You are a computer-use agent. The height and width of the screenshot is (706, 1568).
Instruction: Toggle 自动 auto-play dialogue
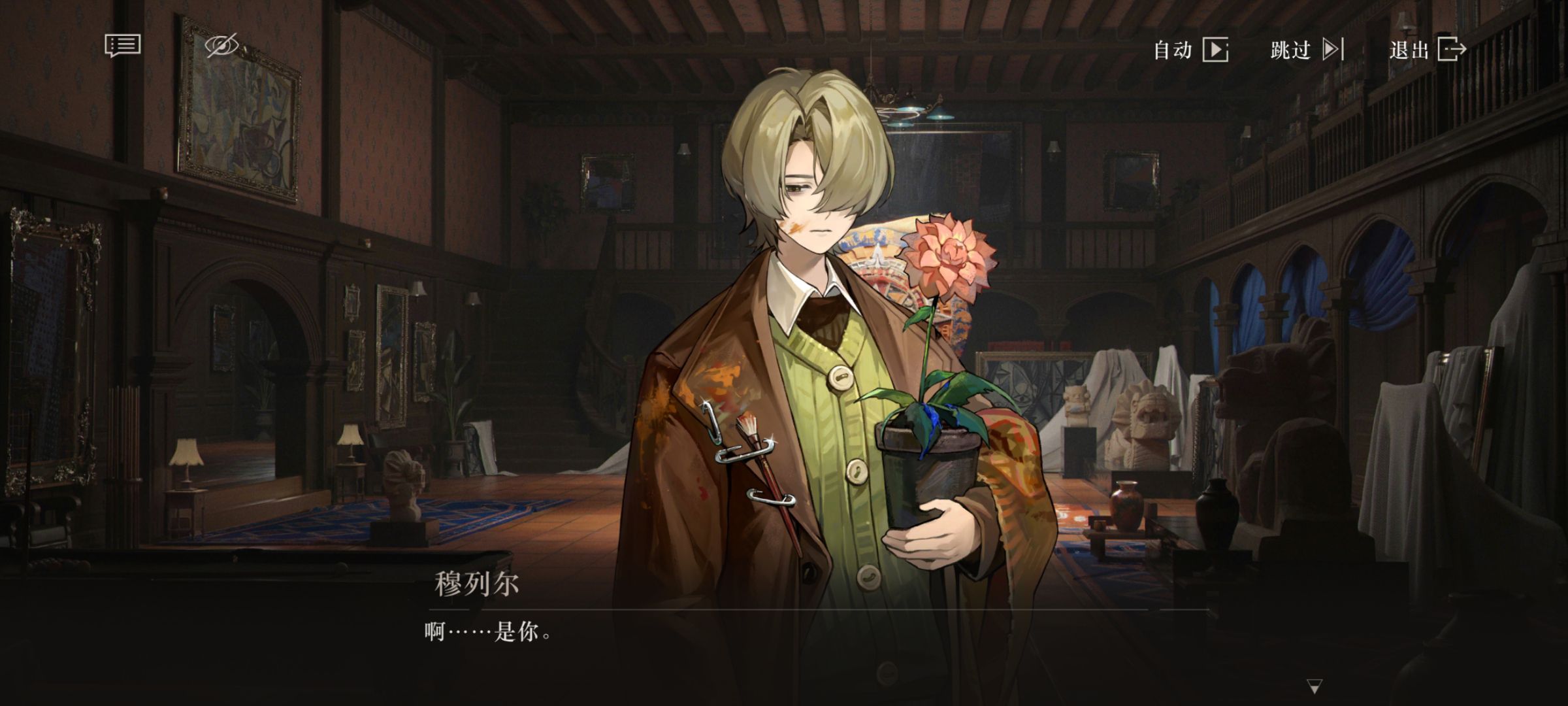pos(1190,50)
